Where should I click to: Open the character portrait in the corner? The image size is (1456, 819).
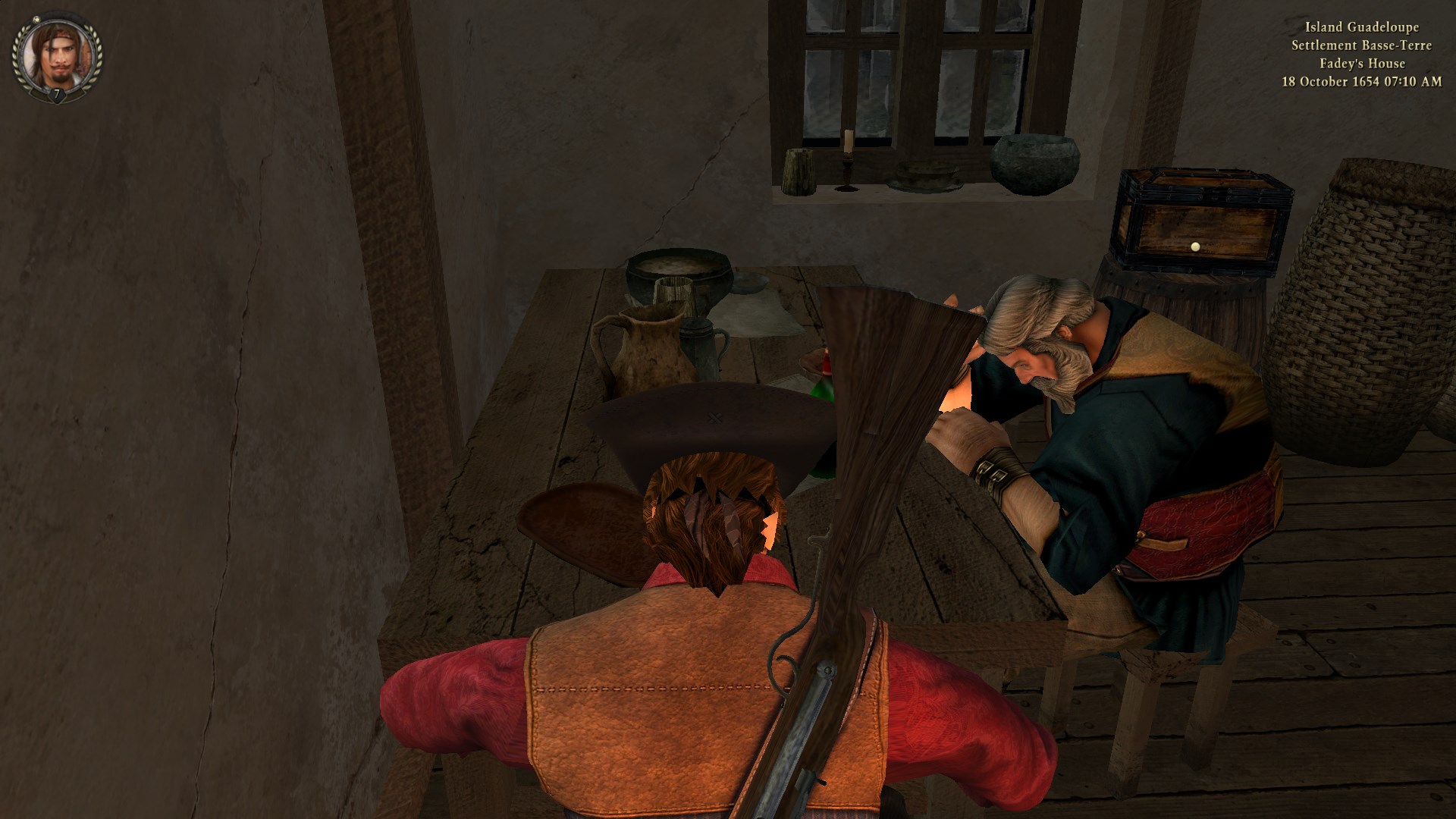point(56,55)
